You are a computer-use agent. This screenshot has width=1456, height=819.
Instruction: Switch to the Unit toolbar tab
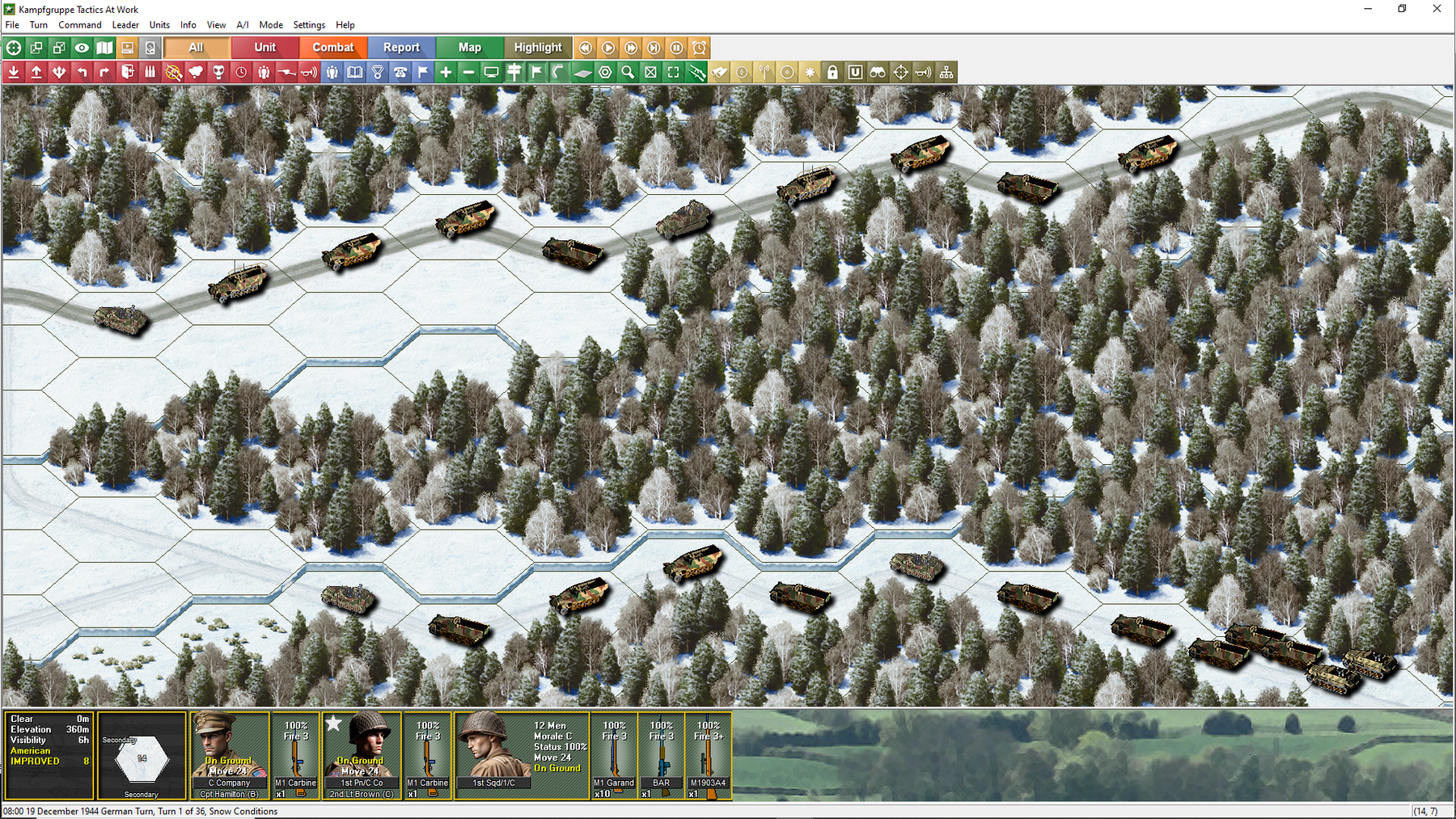[x=265, y=48]
